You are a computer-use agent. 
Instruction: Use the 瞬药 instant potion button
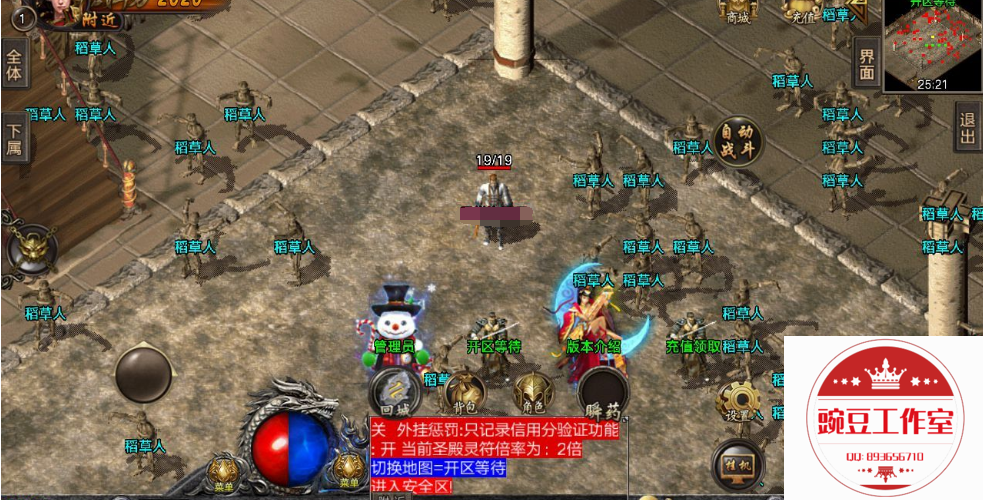tap(603, 393)
